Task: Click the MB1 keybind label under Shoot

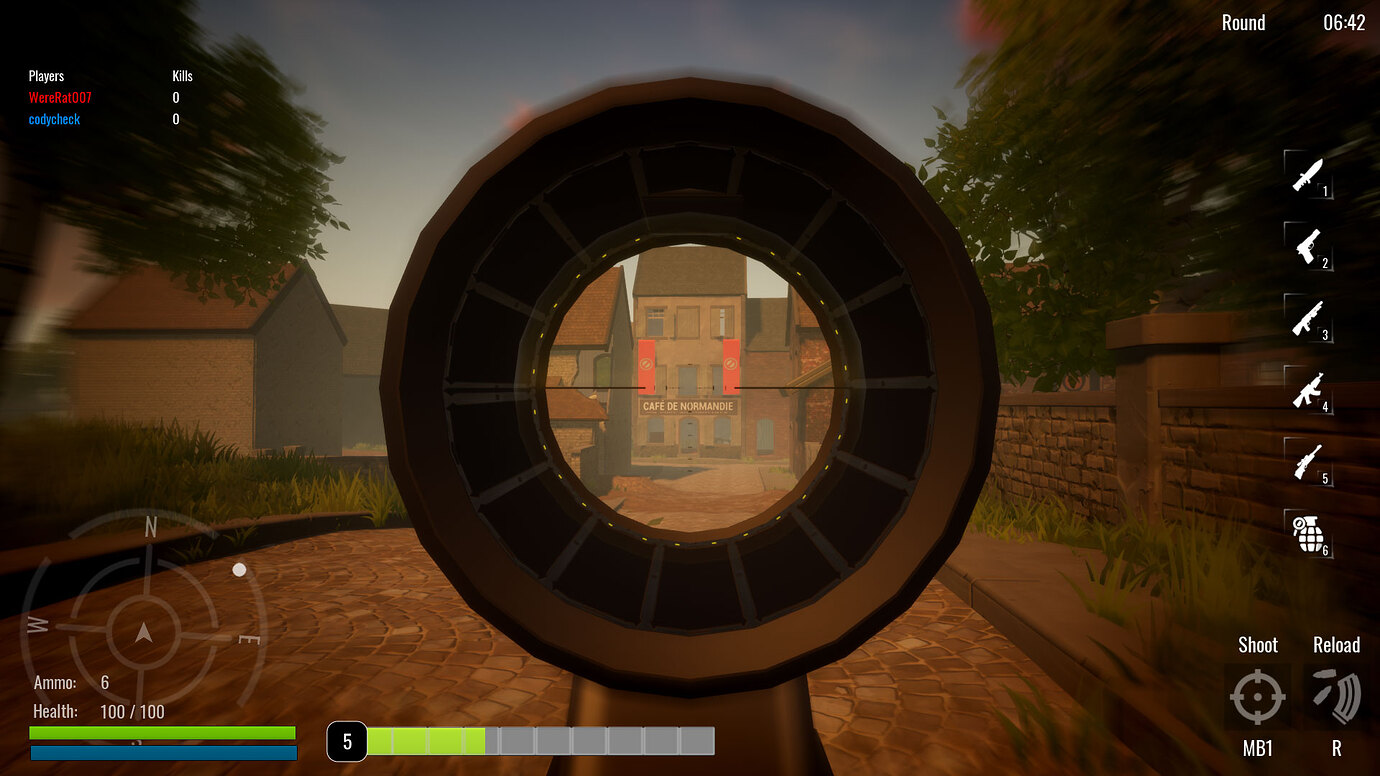Action: point(1258,747)
